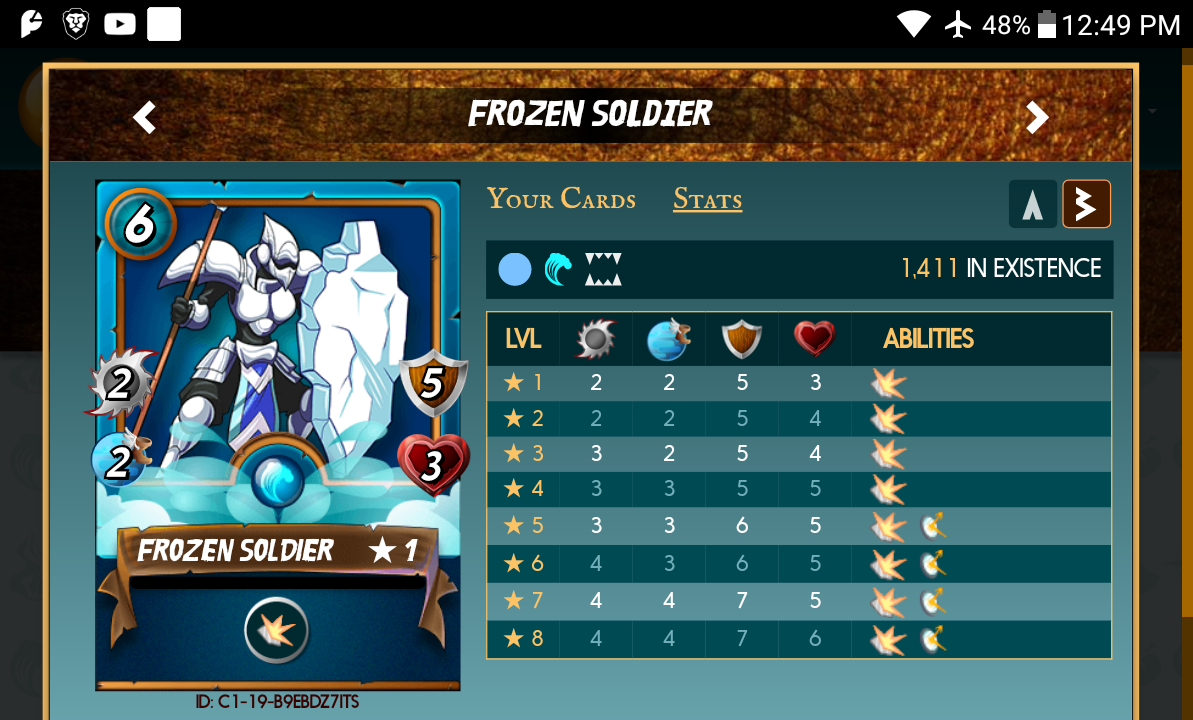Select the Beta edition toggle icon
This screenshot has width=1193, height=720.
click(x=1086, y=204)
